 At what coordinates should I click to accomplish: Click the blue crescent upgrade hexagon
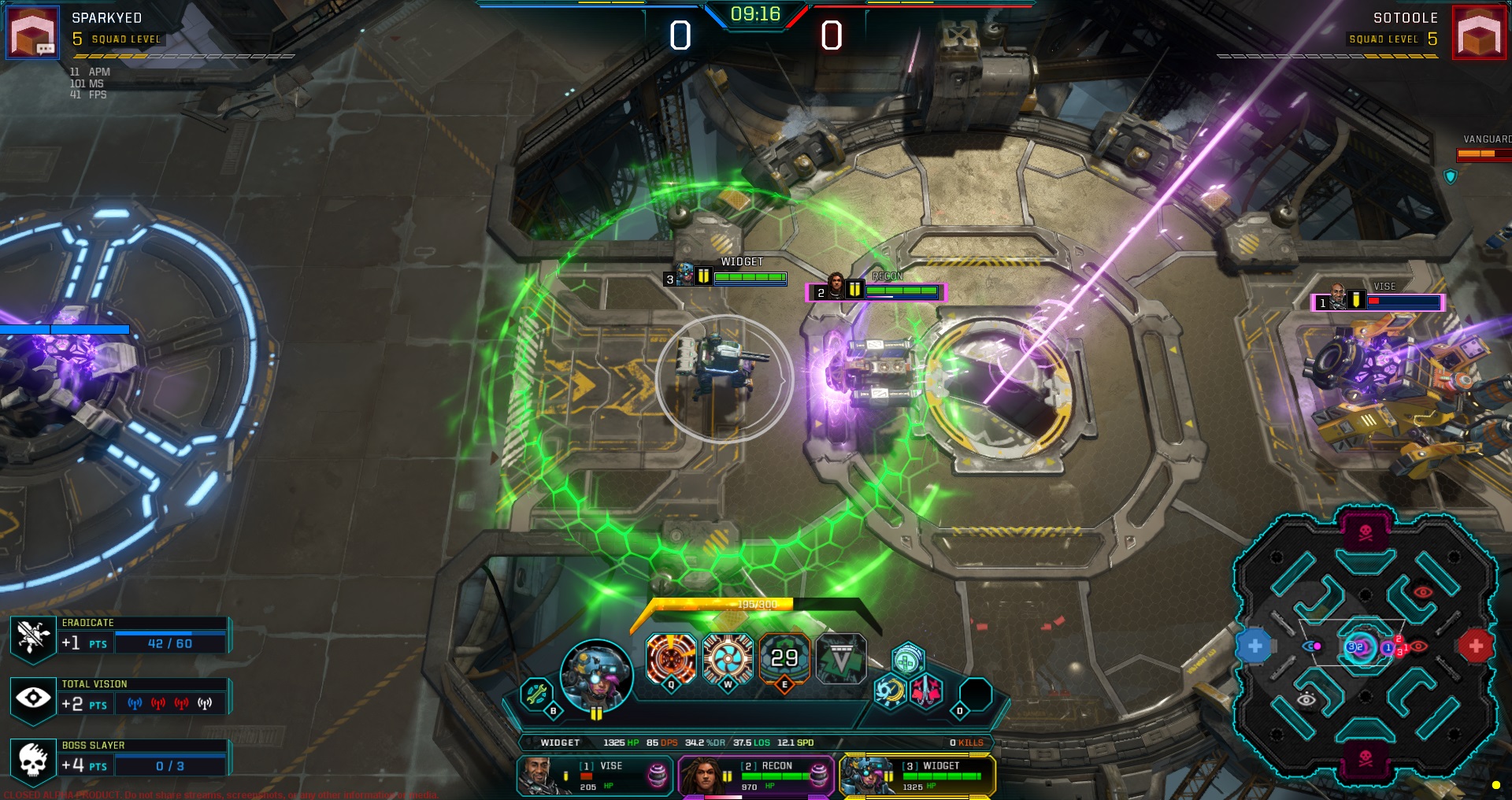pos(890,692)
